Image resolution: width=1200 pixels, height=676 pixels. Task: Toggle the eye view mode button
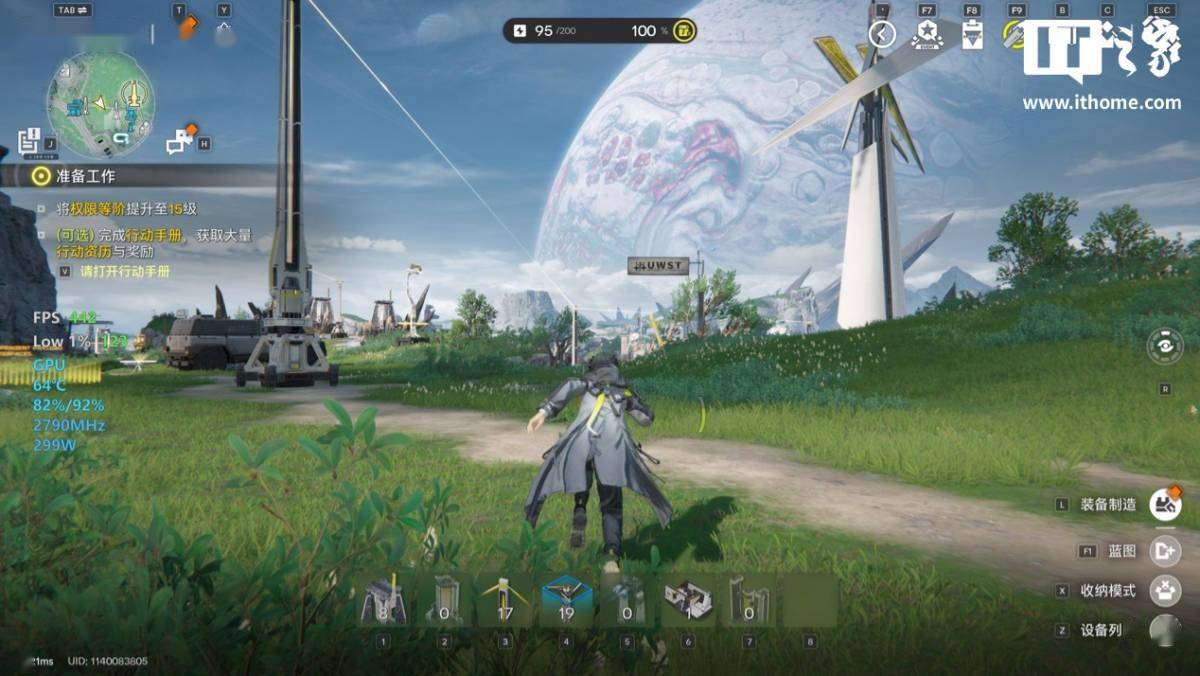pos(1165,346)
